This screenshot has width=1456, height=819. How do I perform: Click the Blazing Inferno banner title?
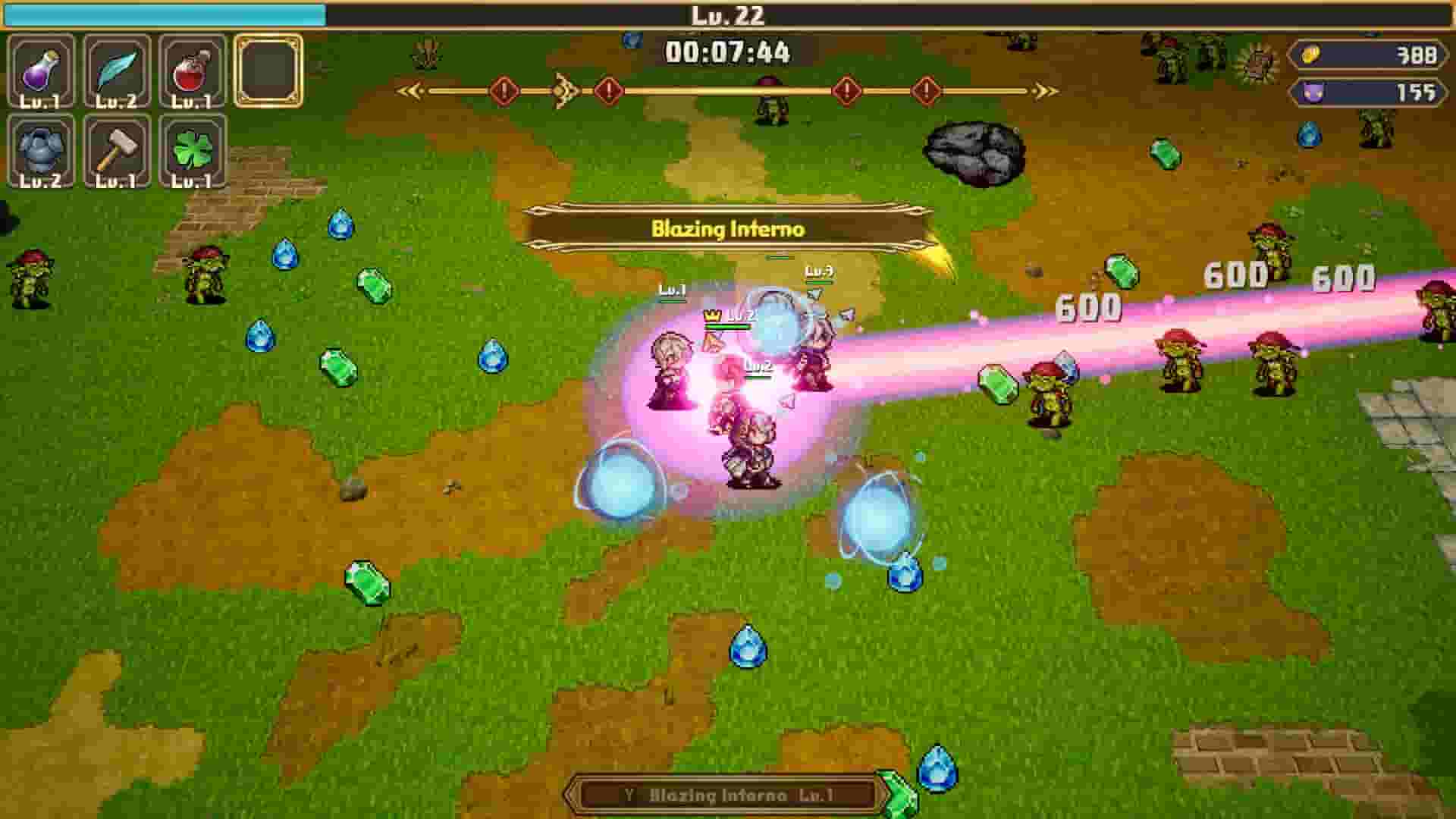[730, 227]
